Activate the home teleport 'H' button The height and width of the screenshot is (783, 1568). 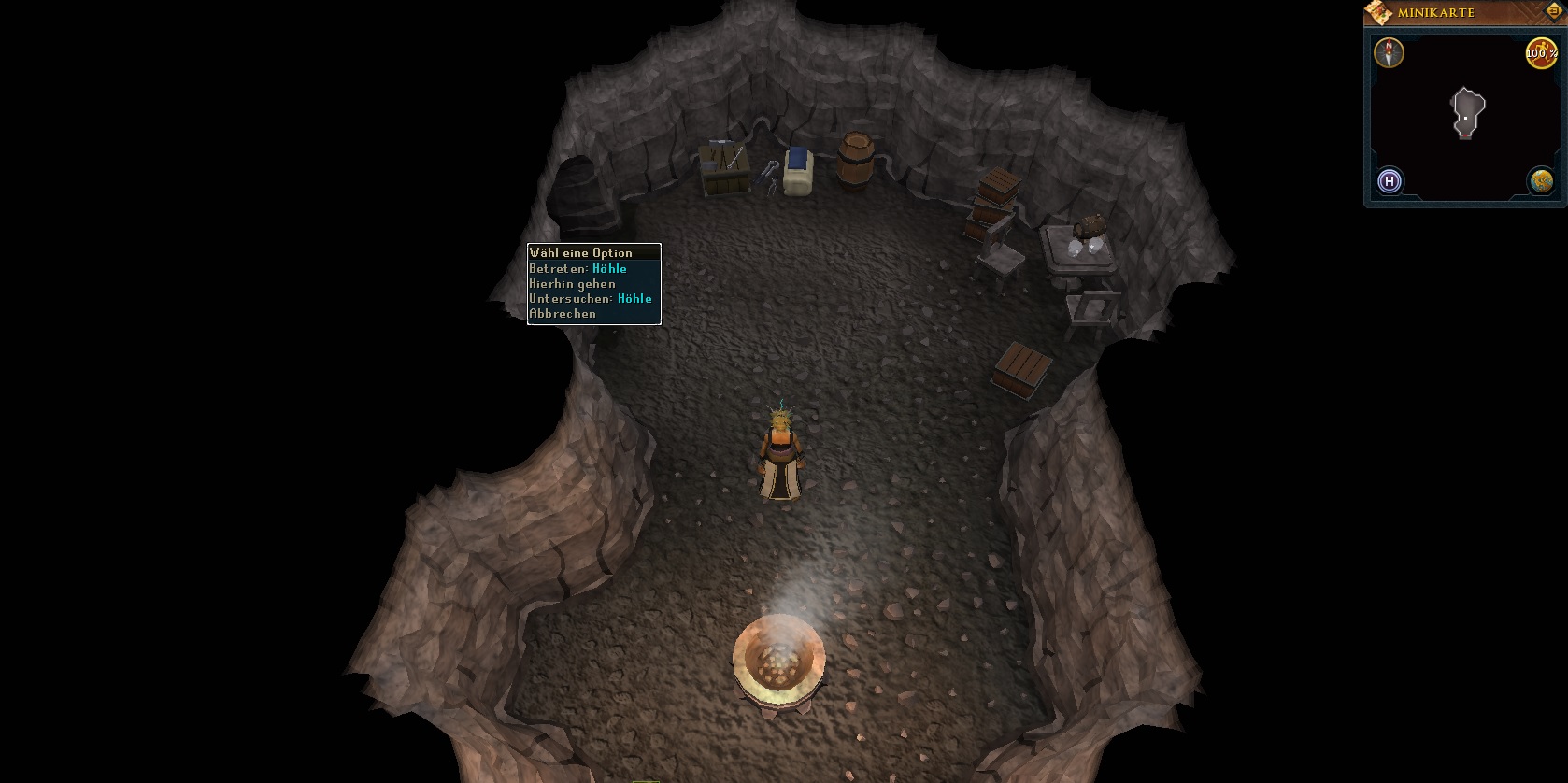(1390, 180)
